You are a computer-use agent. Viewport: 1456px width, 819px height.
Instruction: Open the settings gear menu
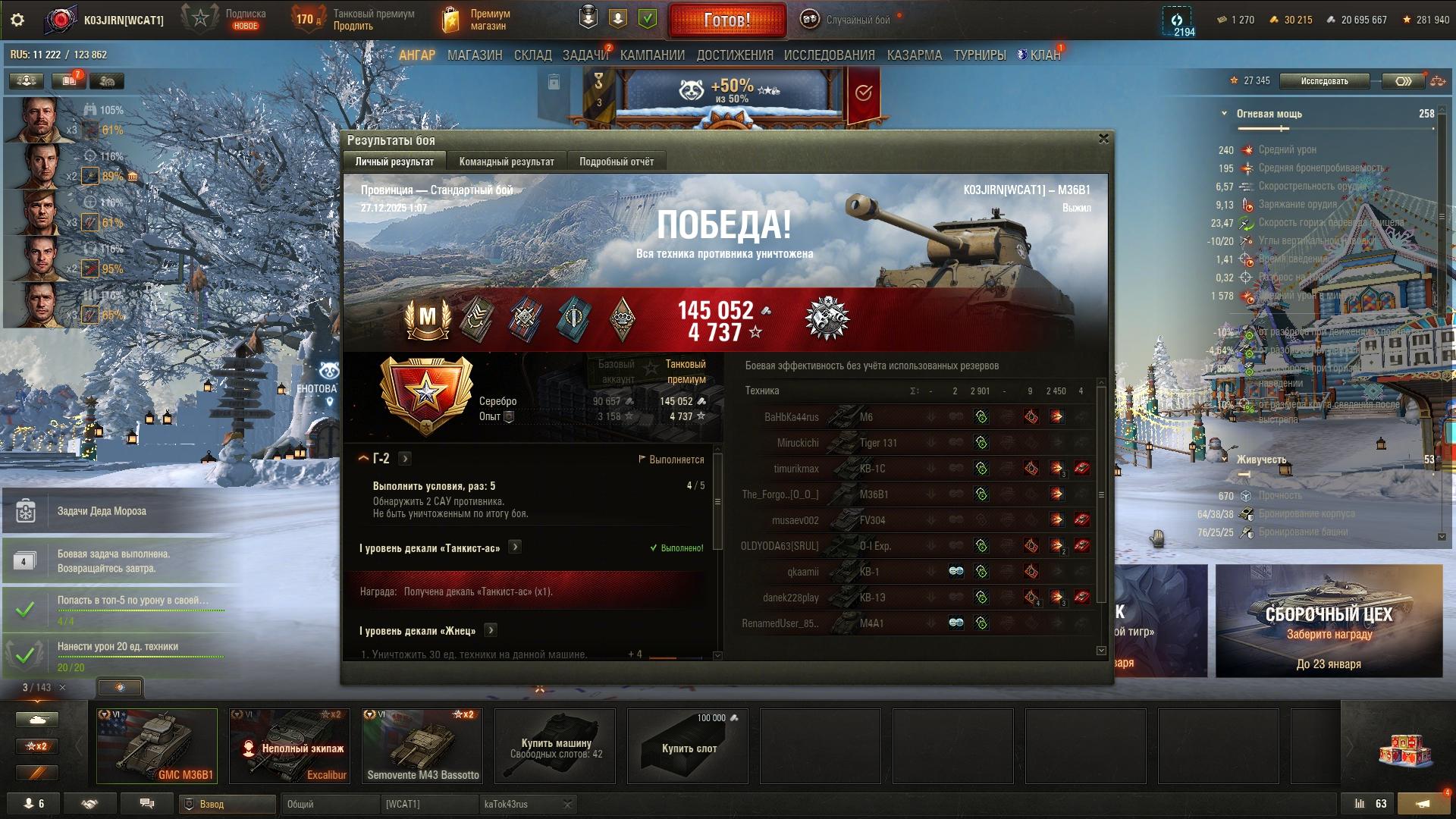pyautogui.click(x=17, y=20)
